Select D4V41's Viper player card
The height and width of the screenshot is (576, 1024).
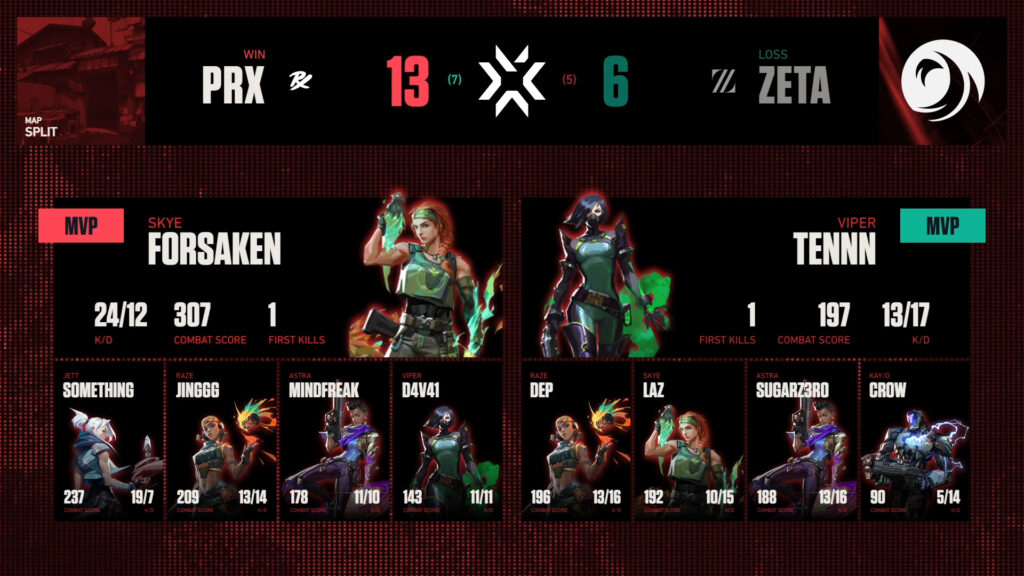(444, 440)
